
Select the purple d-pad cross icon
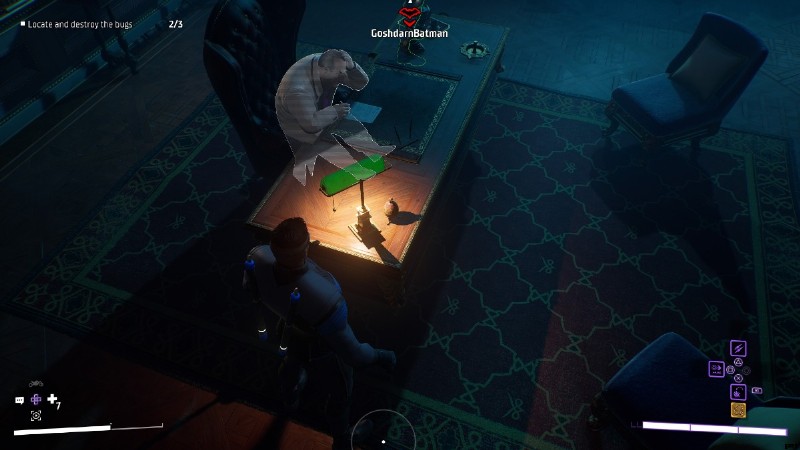[36, 399]
